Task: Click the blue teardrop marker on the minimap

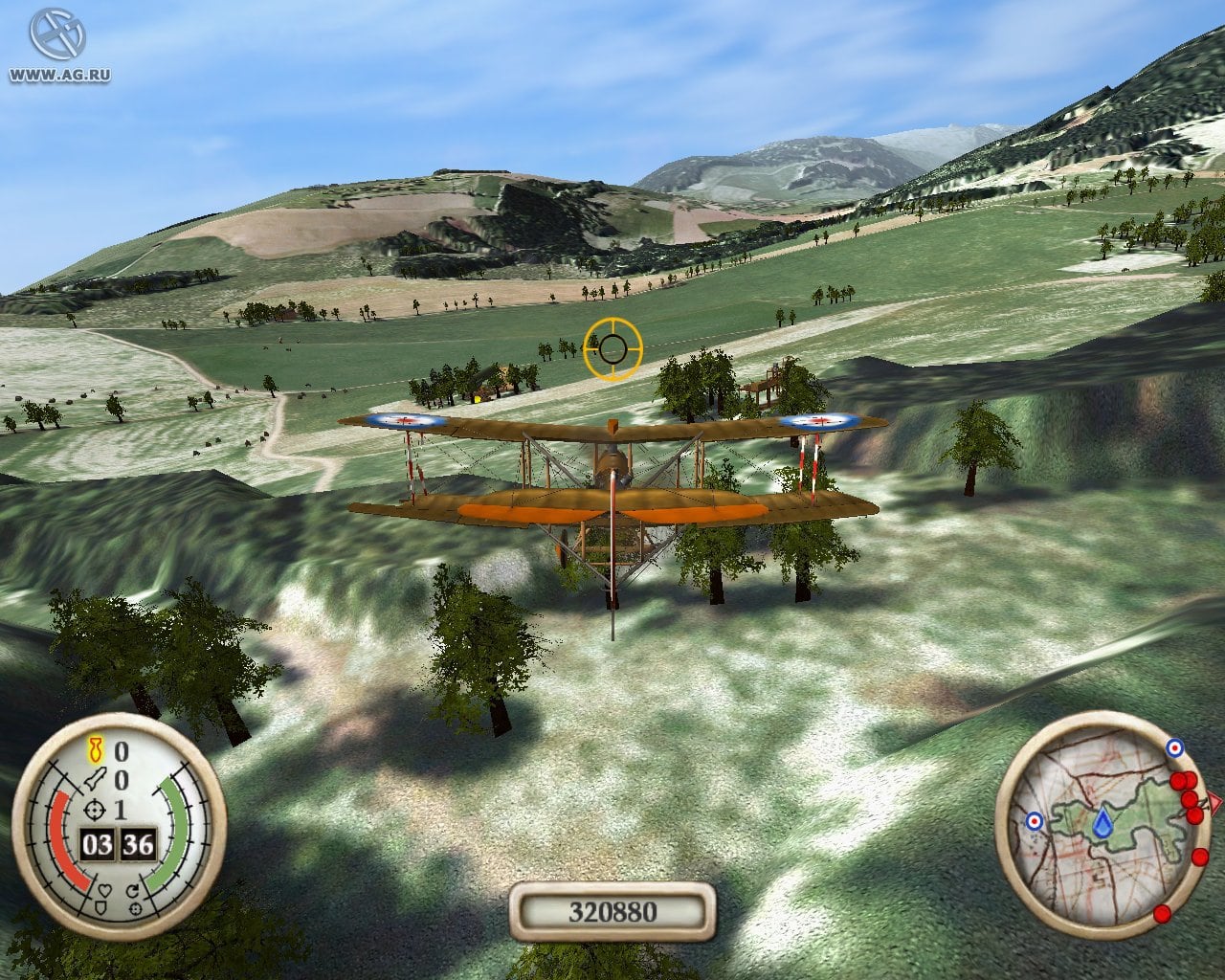Action: [1104, 823]
